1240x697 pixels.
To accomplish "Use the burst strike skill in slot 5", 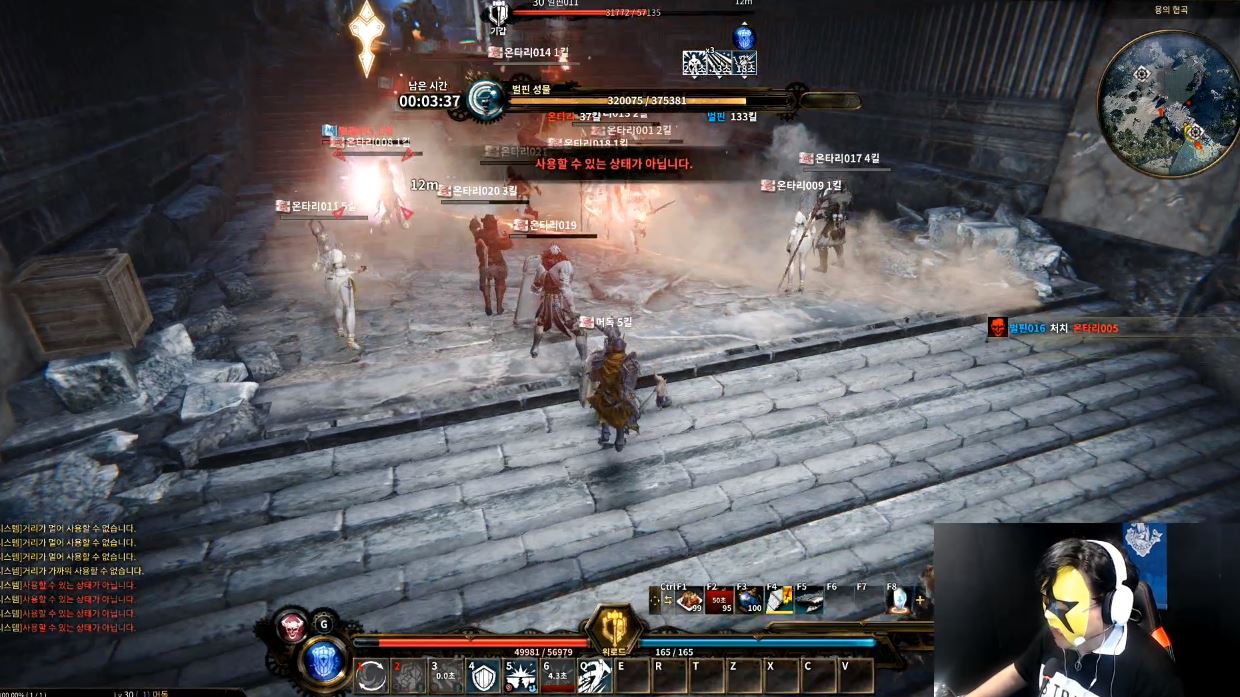I will pyautogui.click(x=522, y=677).
